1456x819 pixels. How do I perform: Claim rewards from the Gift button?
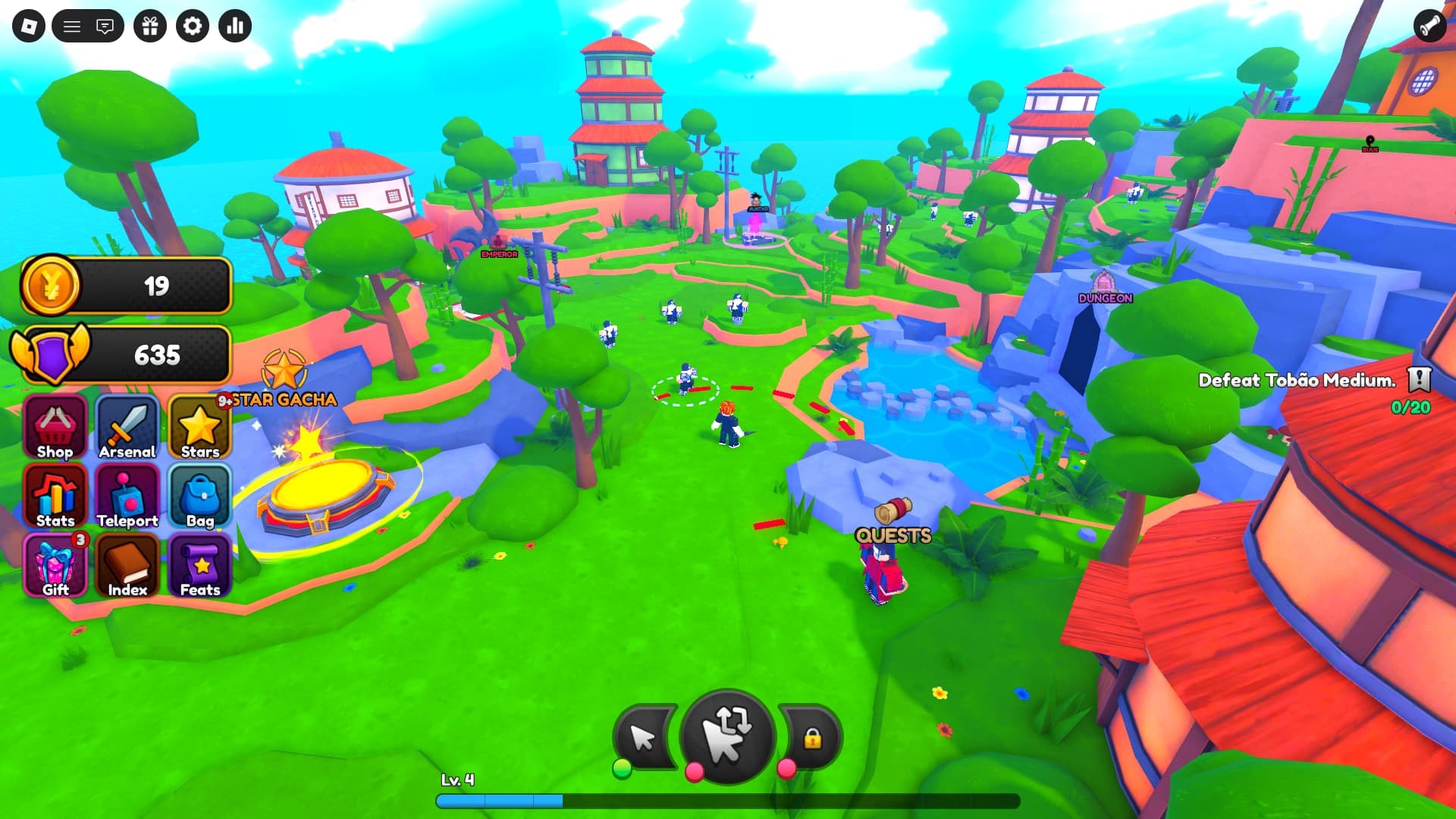pos(55,566)
